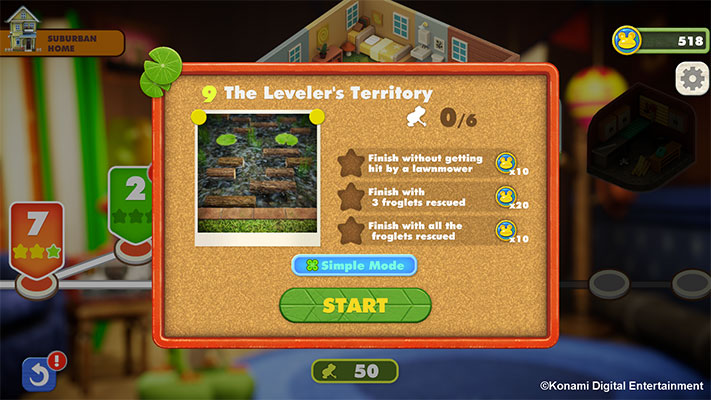View The Leveler's Territory level preview photo
This screenshot has width=711, height=400.
(x=256, y=172)
